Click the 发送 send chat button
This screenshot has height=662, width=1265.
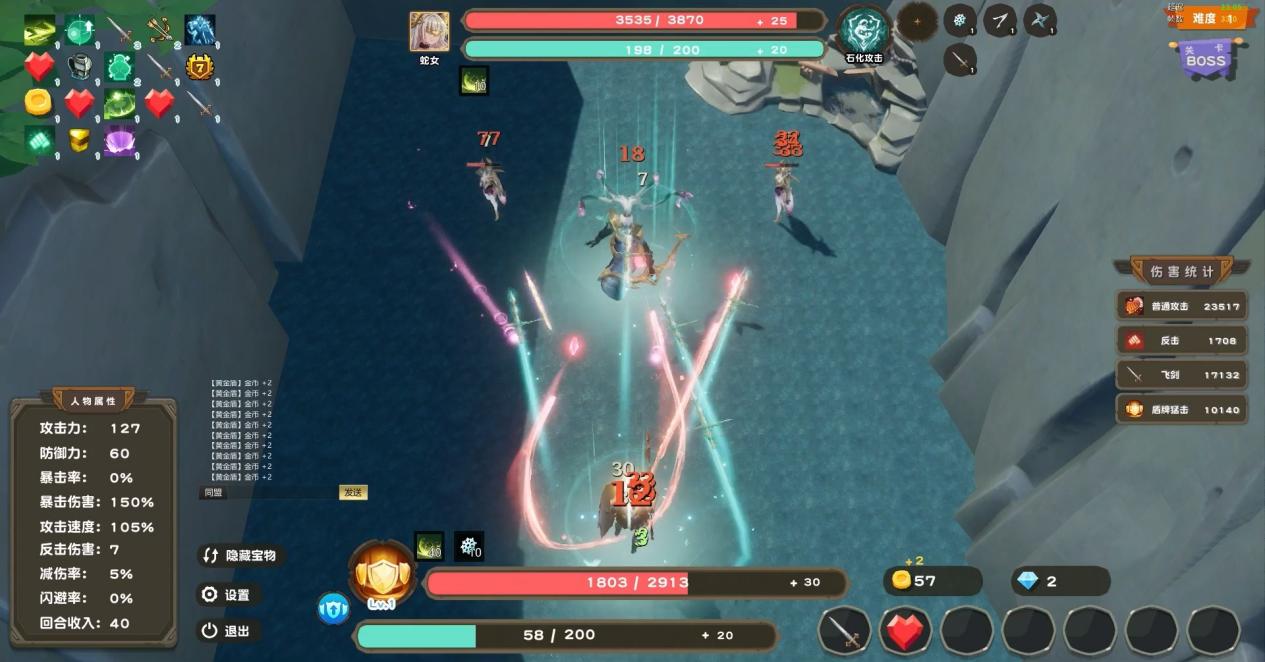[353, 492]
